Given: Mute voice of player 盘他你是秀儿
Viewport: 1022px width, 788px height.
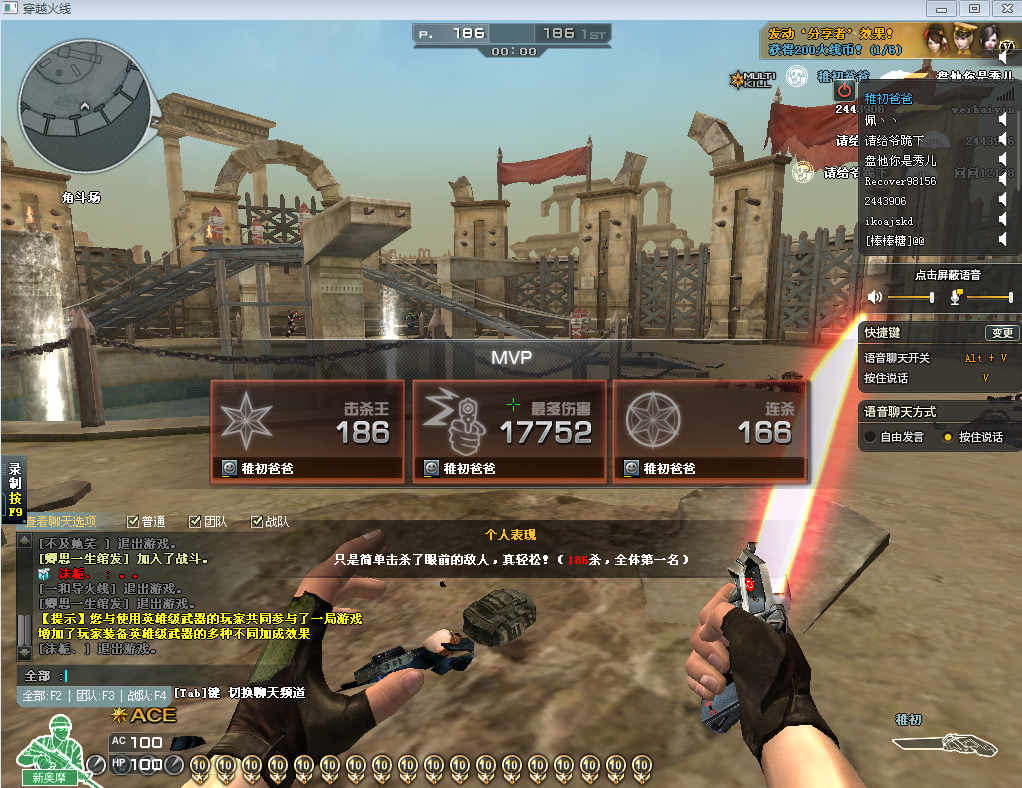Looking at the screenshot, I should pyautogui.click(x=1002, y=161).
